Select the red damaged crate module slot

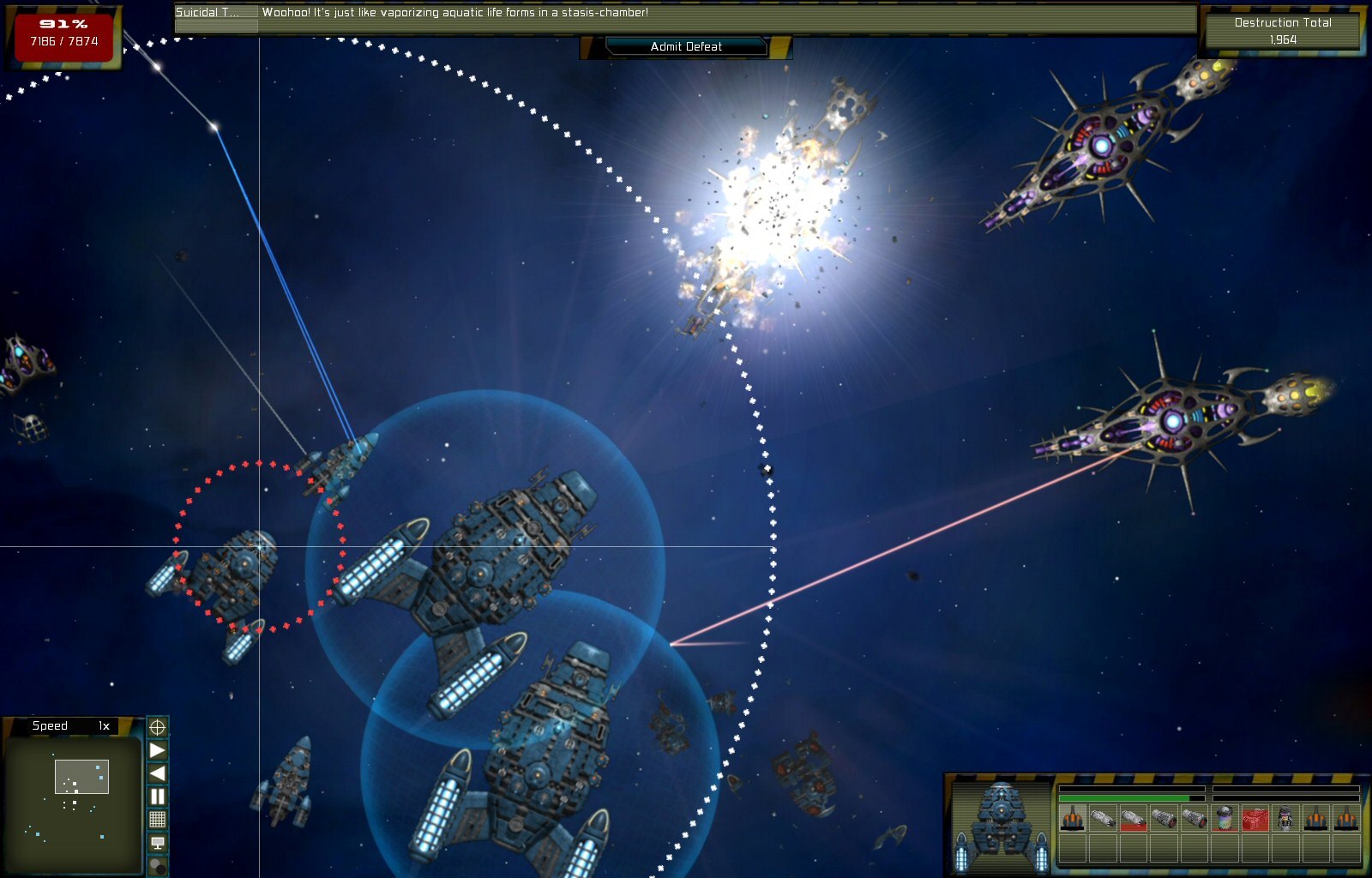[x=1255, y=819]
